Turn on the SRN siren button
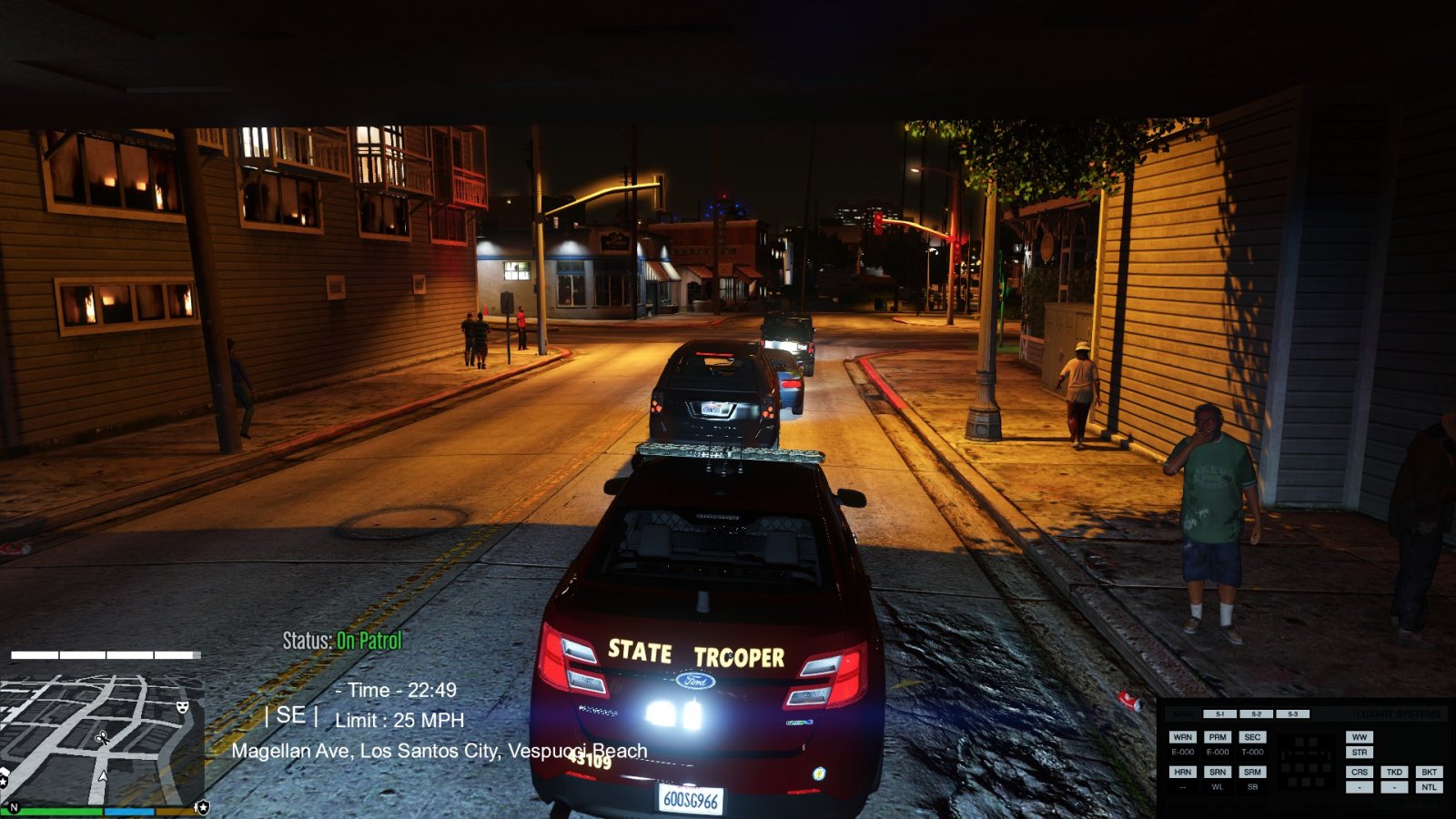1456x819 pixels. 1218,772
